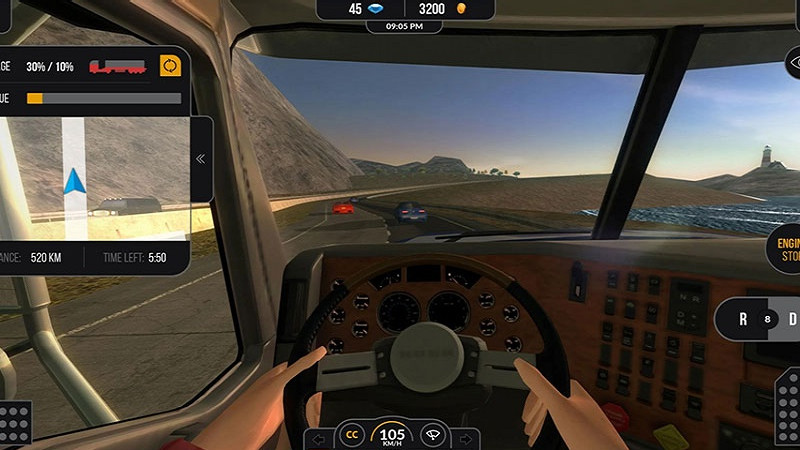Turn on the windshield wipers
The width and height of the screenshot is (800, 450).
tap(432, 435)
